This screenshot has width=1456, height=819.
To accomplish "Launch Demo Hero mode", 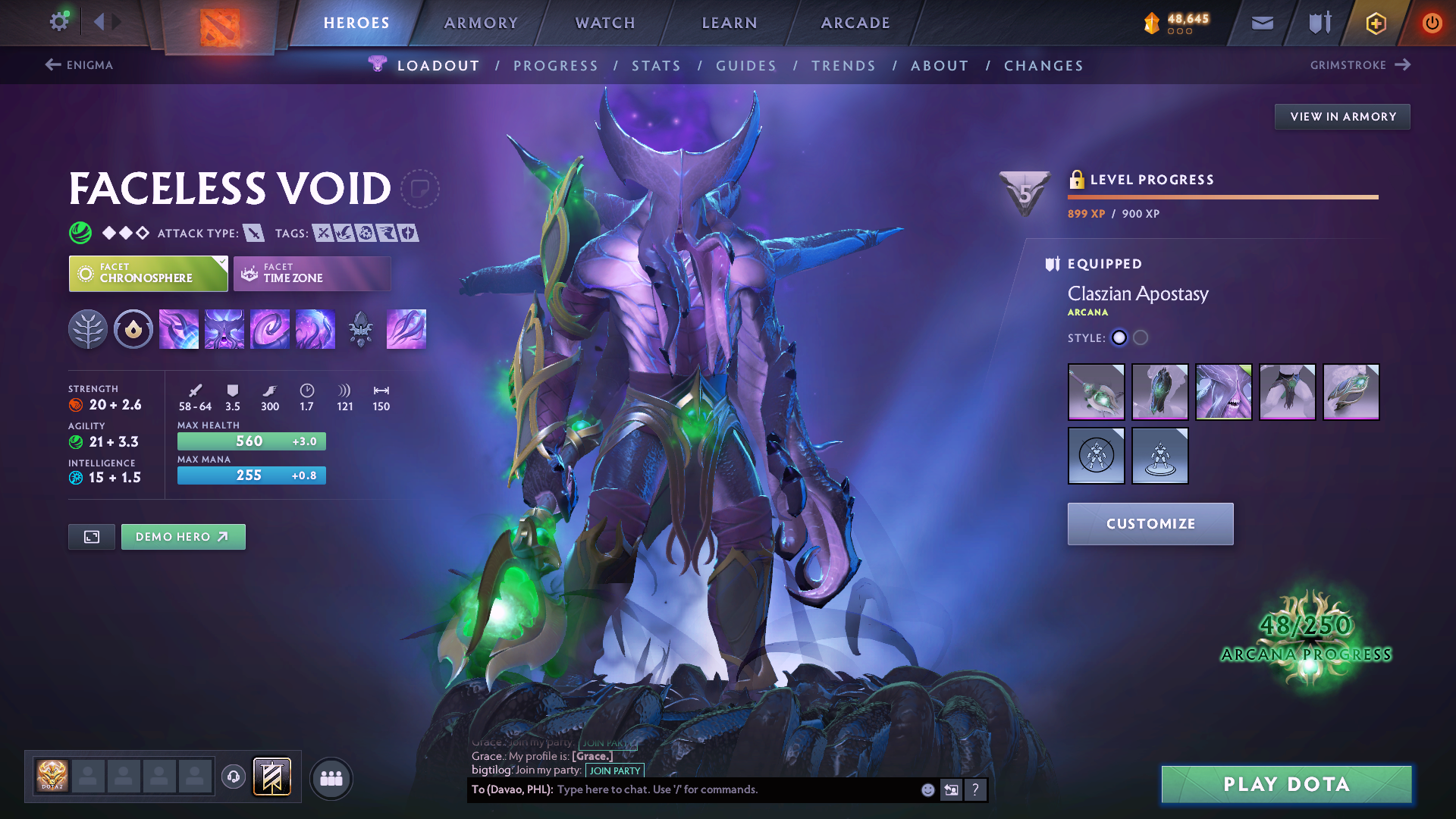I will tap(183, 537).
